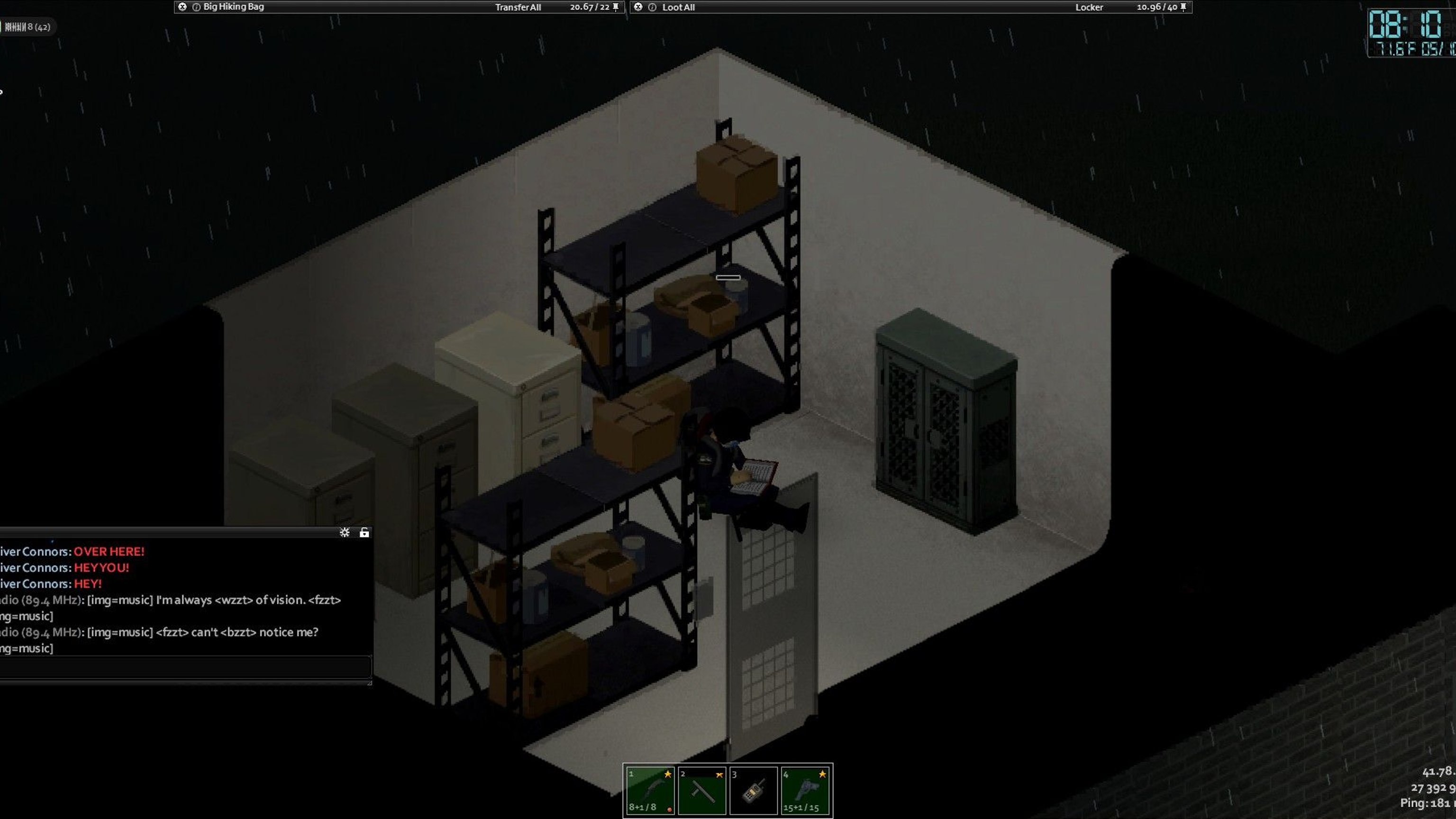Close the Locker loot panel
1456x819 pixels.
coord(638,7)
